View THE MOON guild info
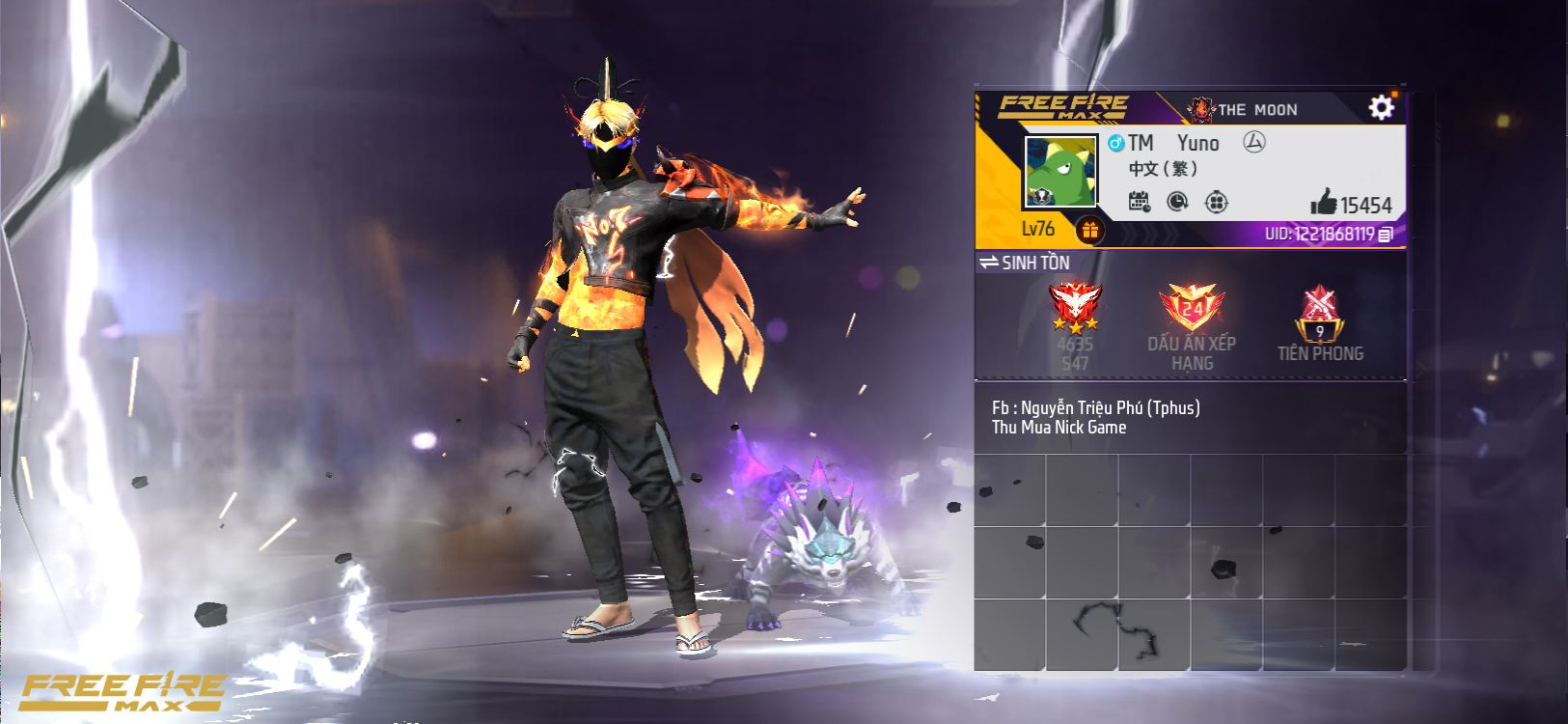 point(1244,110)
